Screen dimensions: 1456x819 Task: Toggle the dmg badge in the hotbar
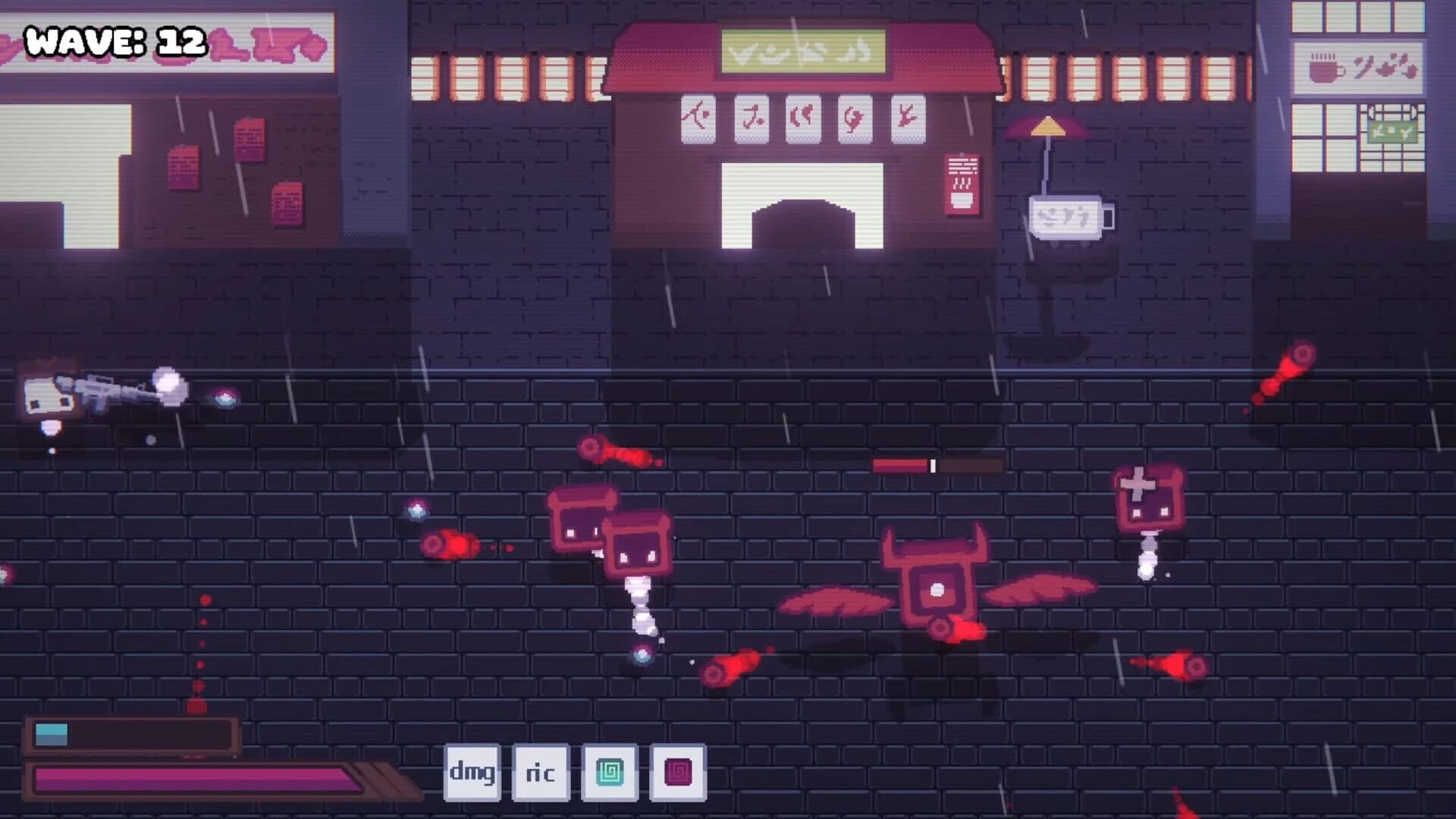pyautogui.click(x=472, y=772)
